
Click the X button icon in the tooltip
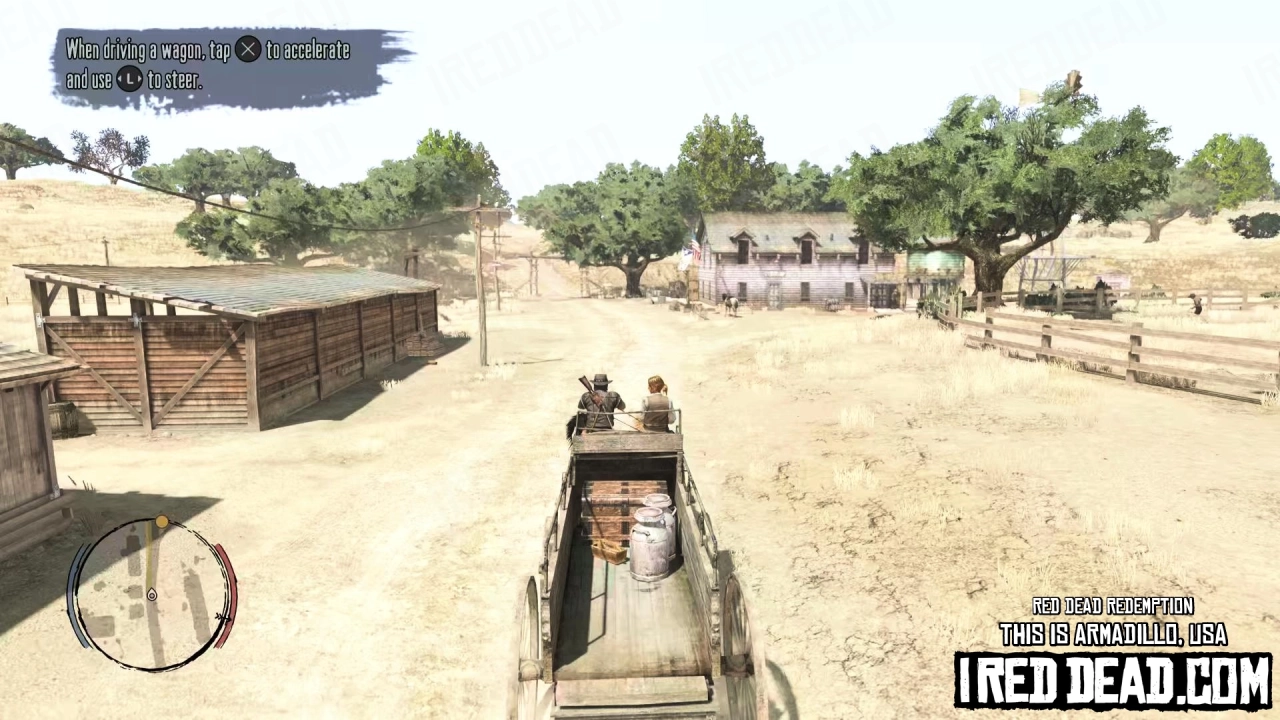tap(248, 50)
